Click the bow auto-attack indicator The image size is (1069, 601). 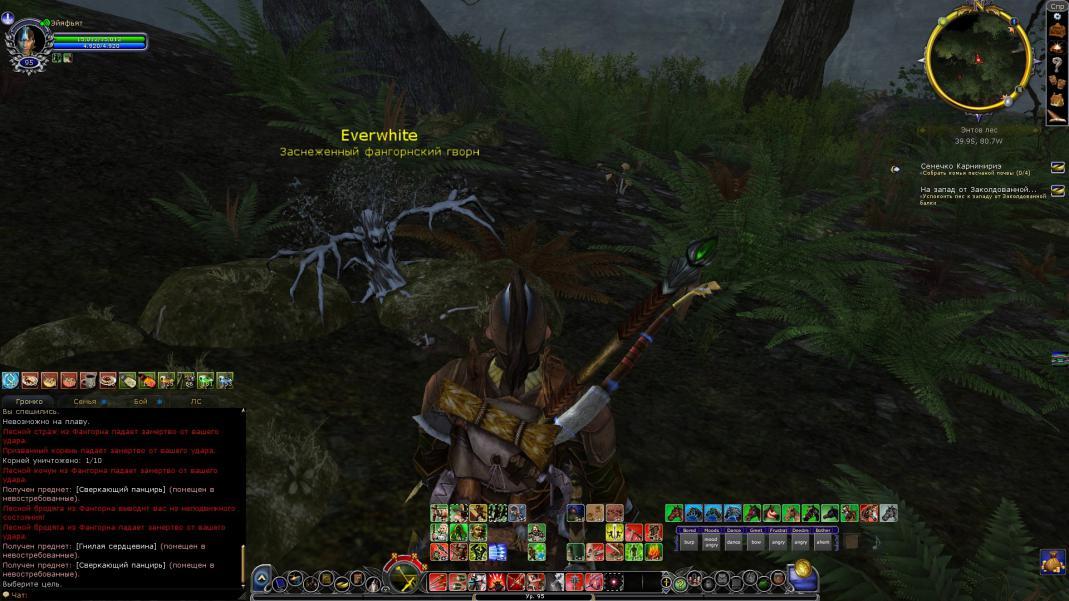tap(407, 577)
